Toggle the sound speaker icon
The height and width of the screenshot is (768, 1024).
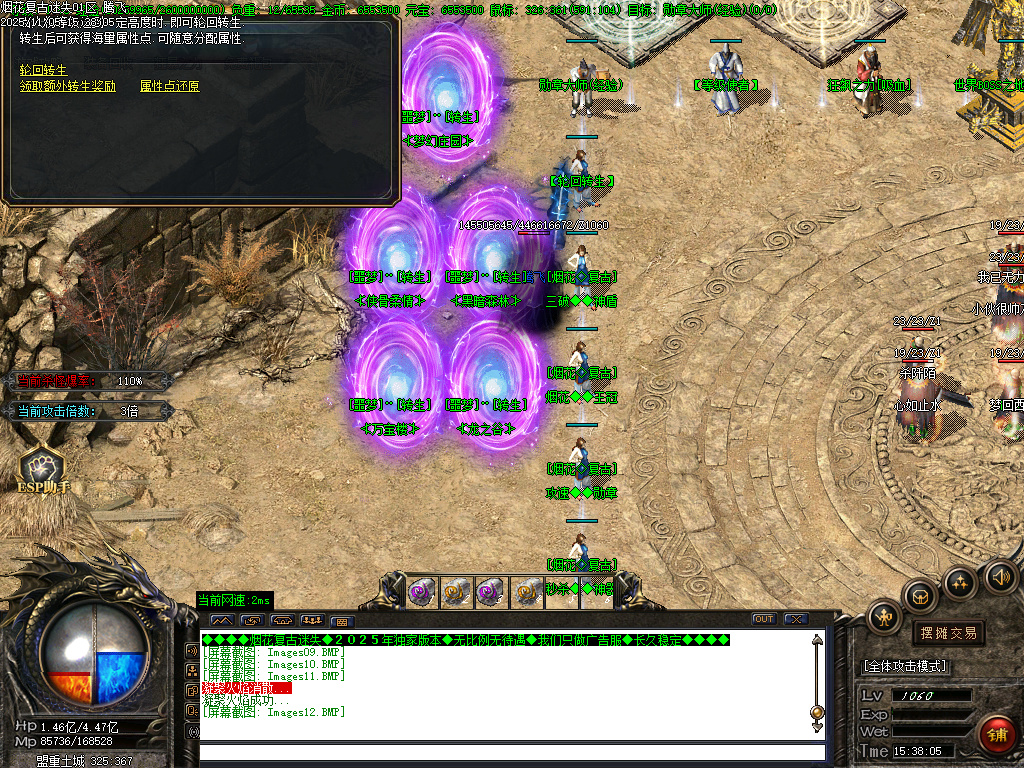click(1000, 576)
